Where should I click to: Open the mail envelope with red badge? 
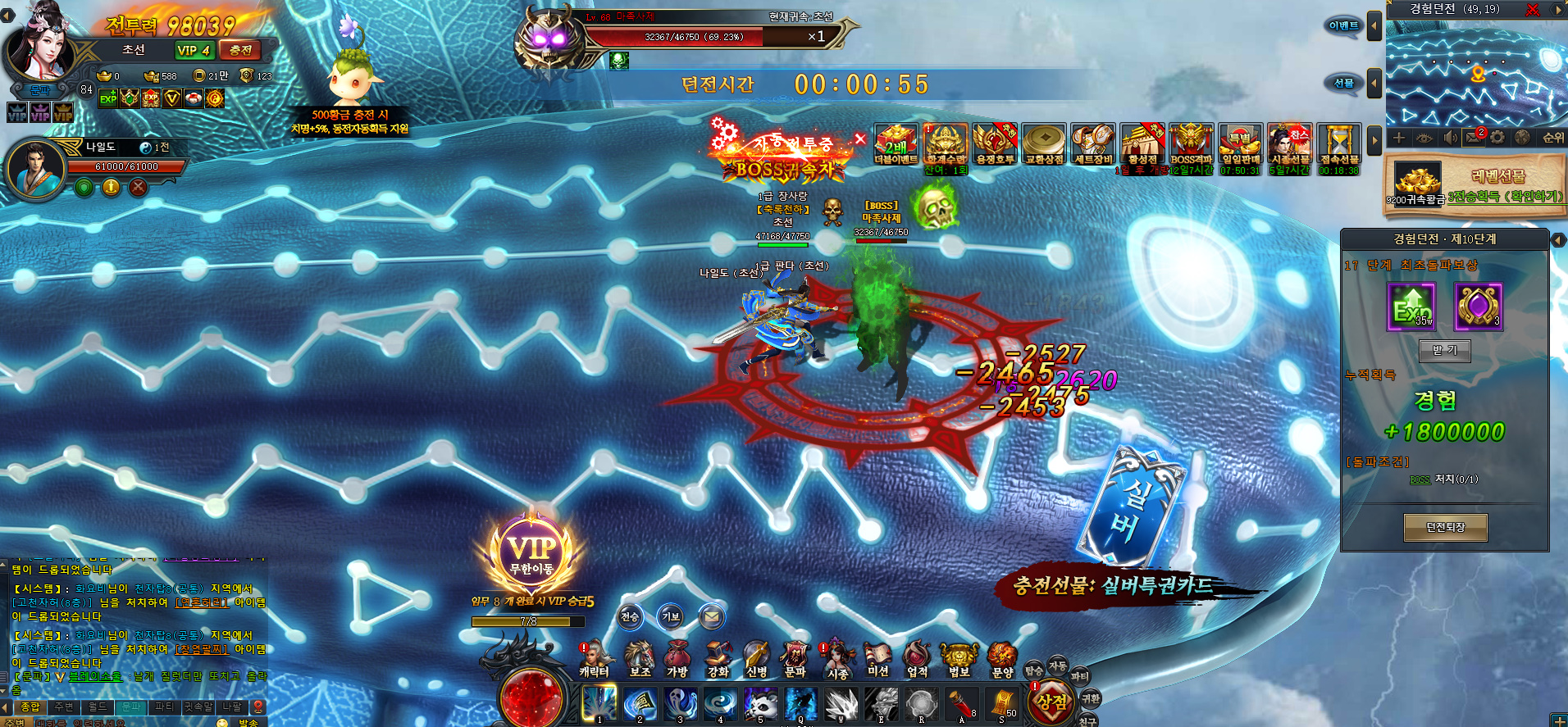(1474, 138)
